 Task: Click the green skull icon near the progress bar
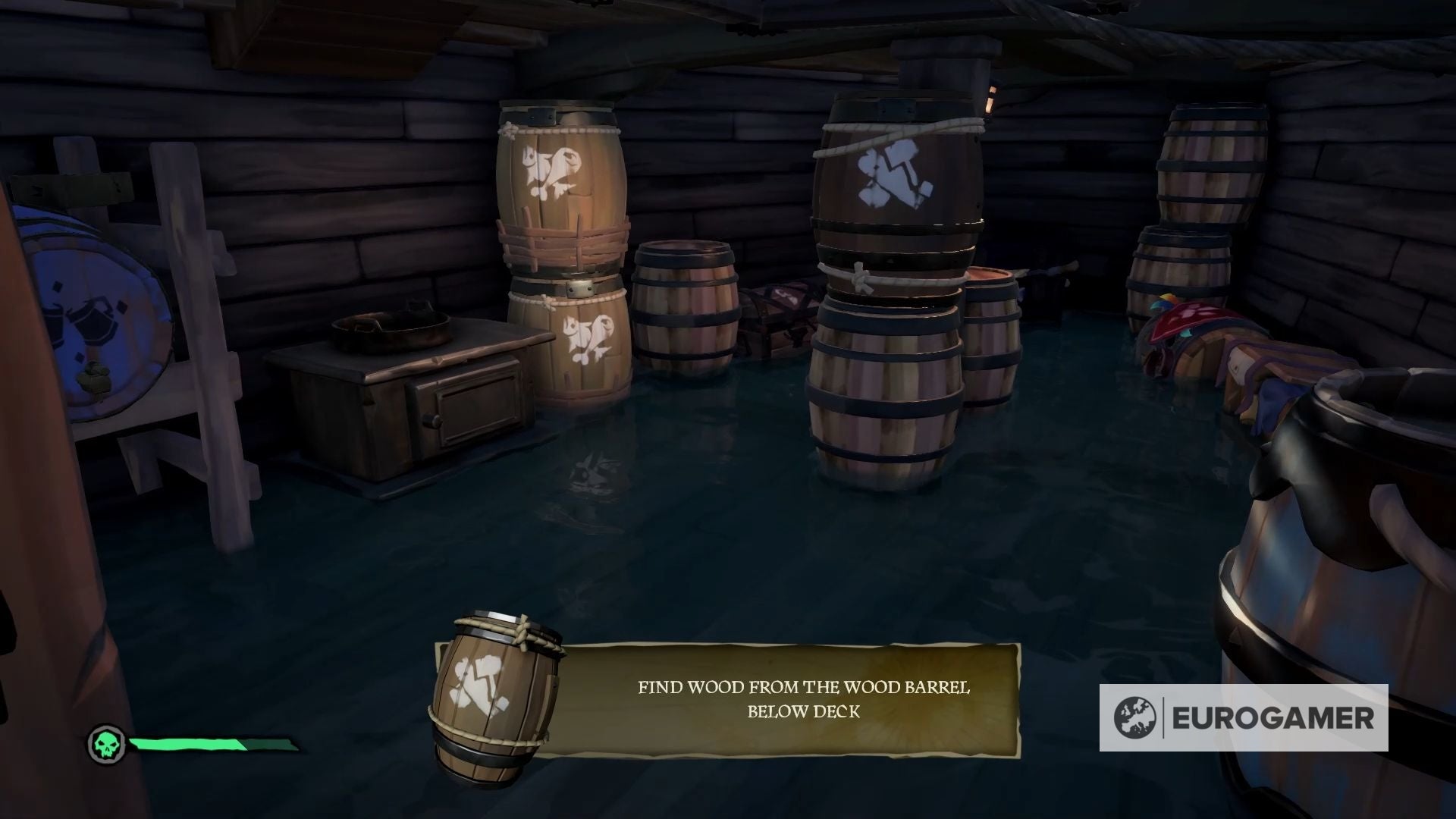click(106, 745)
